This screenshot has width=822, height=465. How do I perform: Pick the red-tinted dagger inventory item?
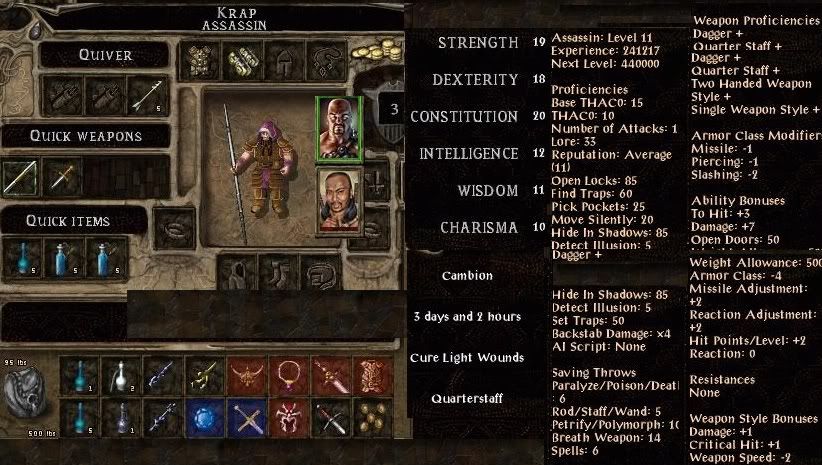[x=332, y=375]
